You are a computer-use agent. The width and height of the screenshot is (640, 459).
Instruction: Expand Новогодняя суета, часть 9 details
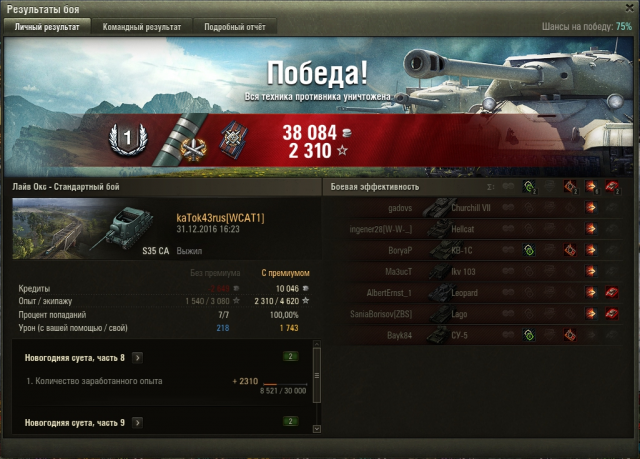point(137,423)
